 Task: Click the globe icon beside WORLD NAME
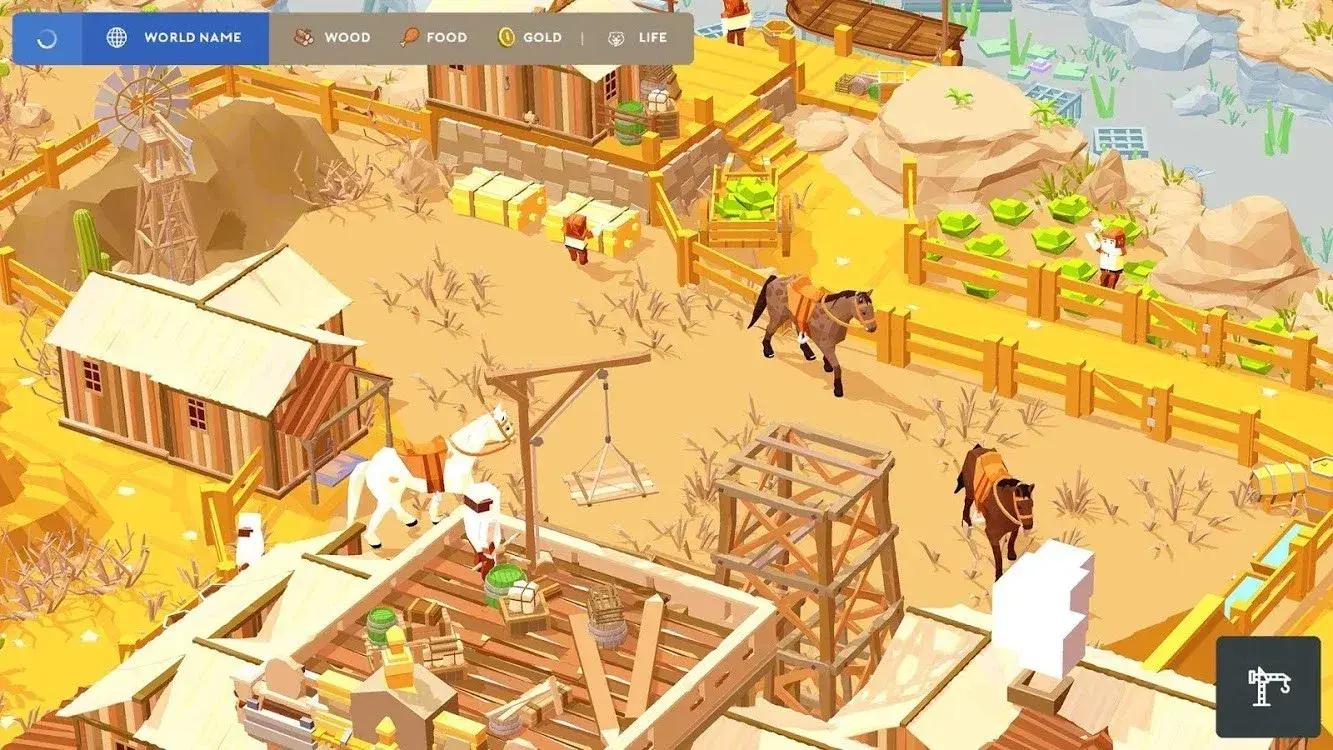click(117, 37)
